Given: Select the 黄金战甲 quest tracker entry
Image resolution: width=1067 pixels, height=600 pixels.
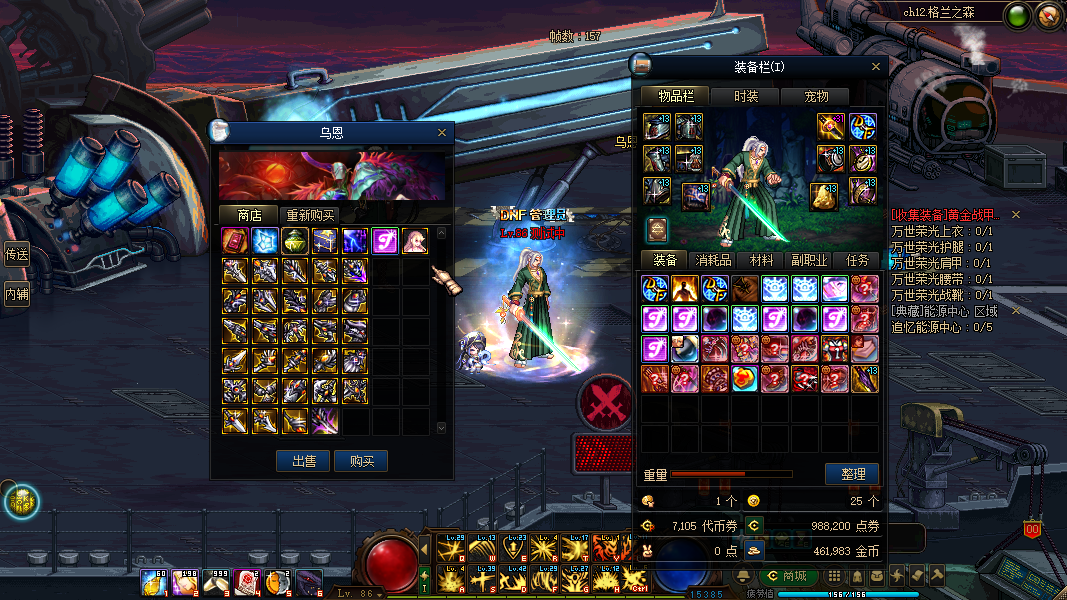Looking at the screenshot, I should coord(945,215).
